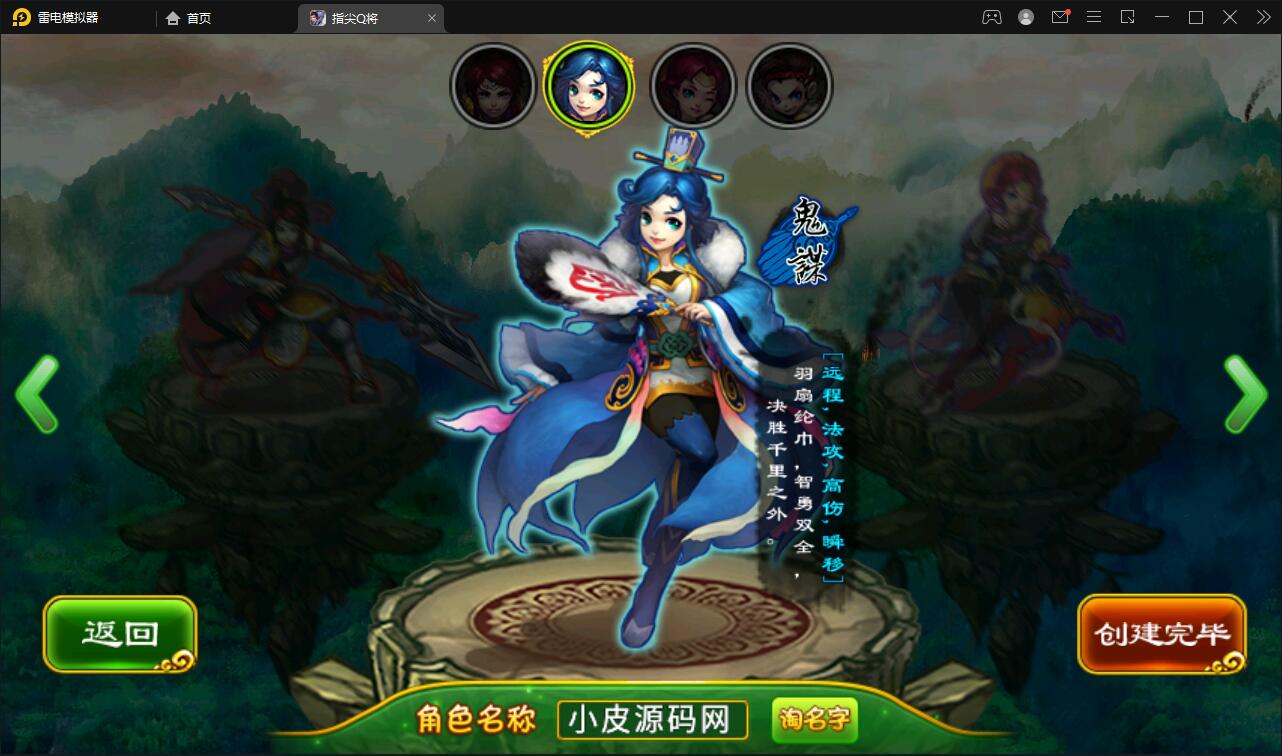The width and height of the screenshot is (1282, 756).
Task: Select the highlighted blue-haired character portrait
Action: tap(589, 86)
